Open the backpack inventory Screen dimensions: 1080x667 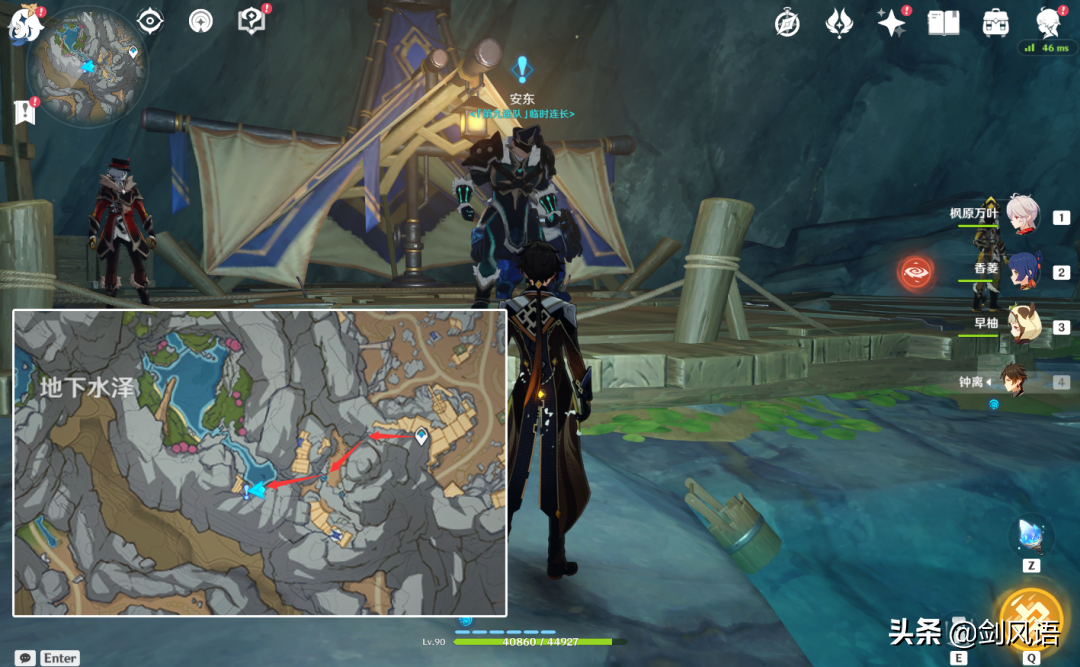[995, 23]
